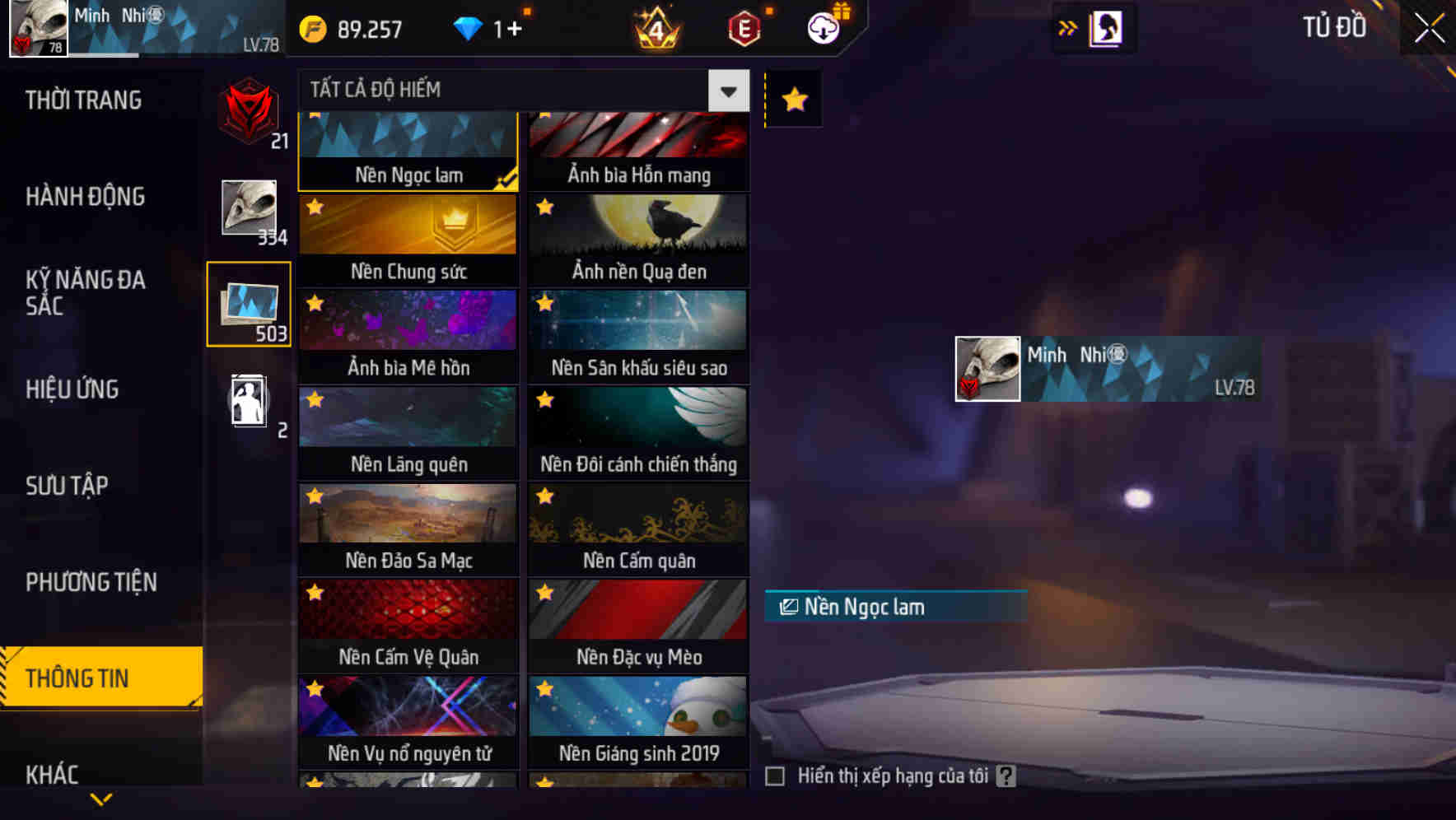Enable Hiển thị xếp hạng của tôi
Image resolution: width=1456 pixels, height=820 pixels.
(x=775, y=775)
